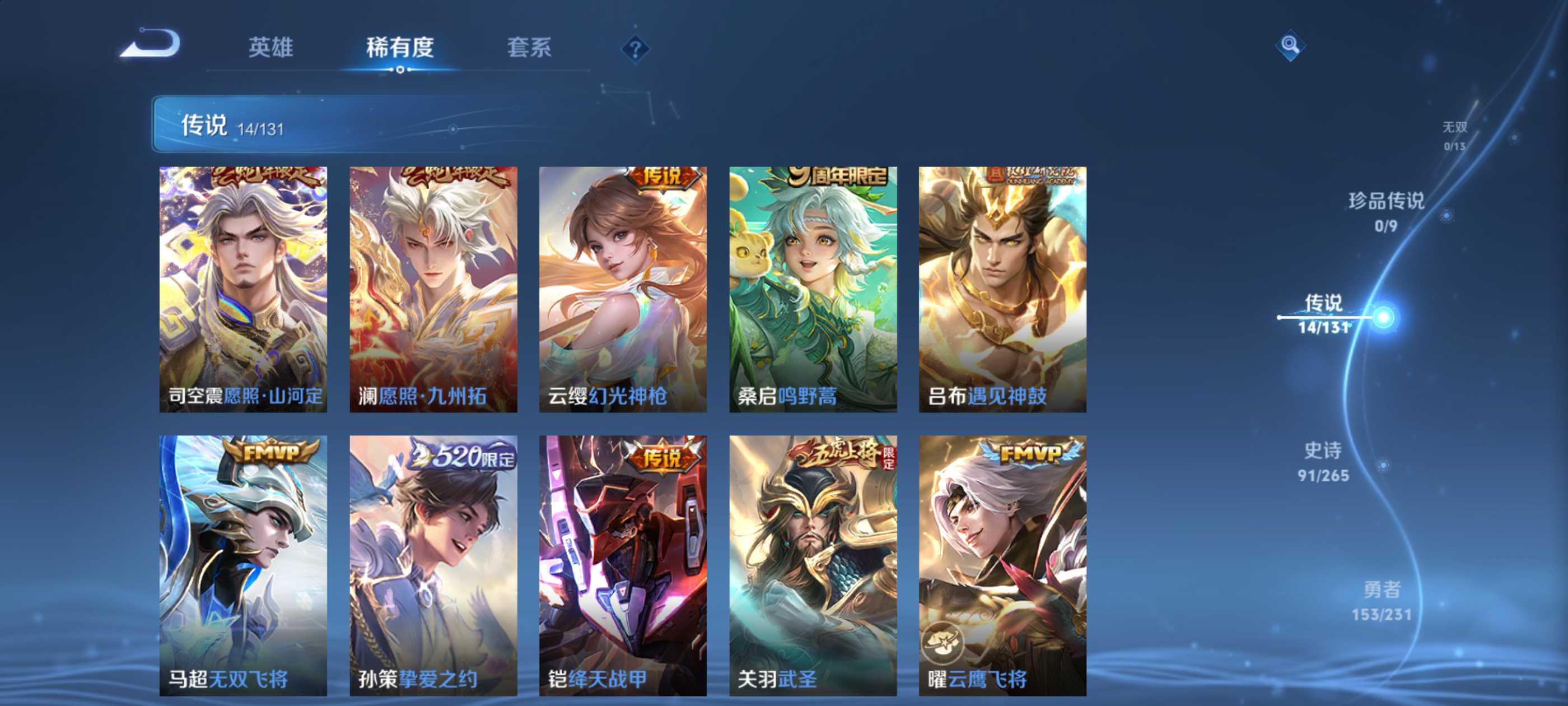Select the 铠 绛天战甲 skin card
1568x706 pixels.
pos(623,565)
